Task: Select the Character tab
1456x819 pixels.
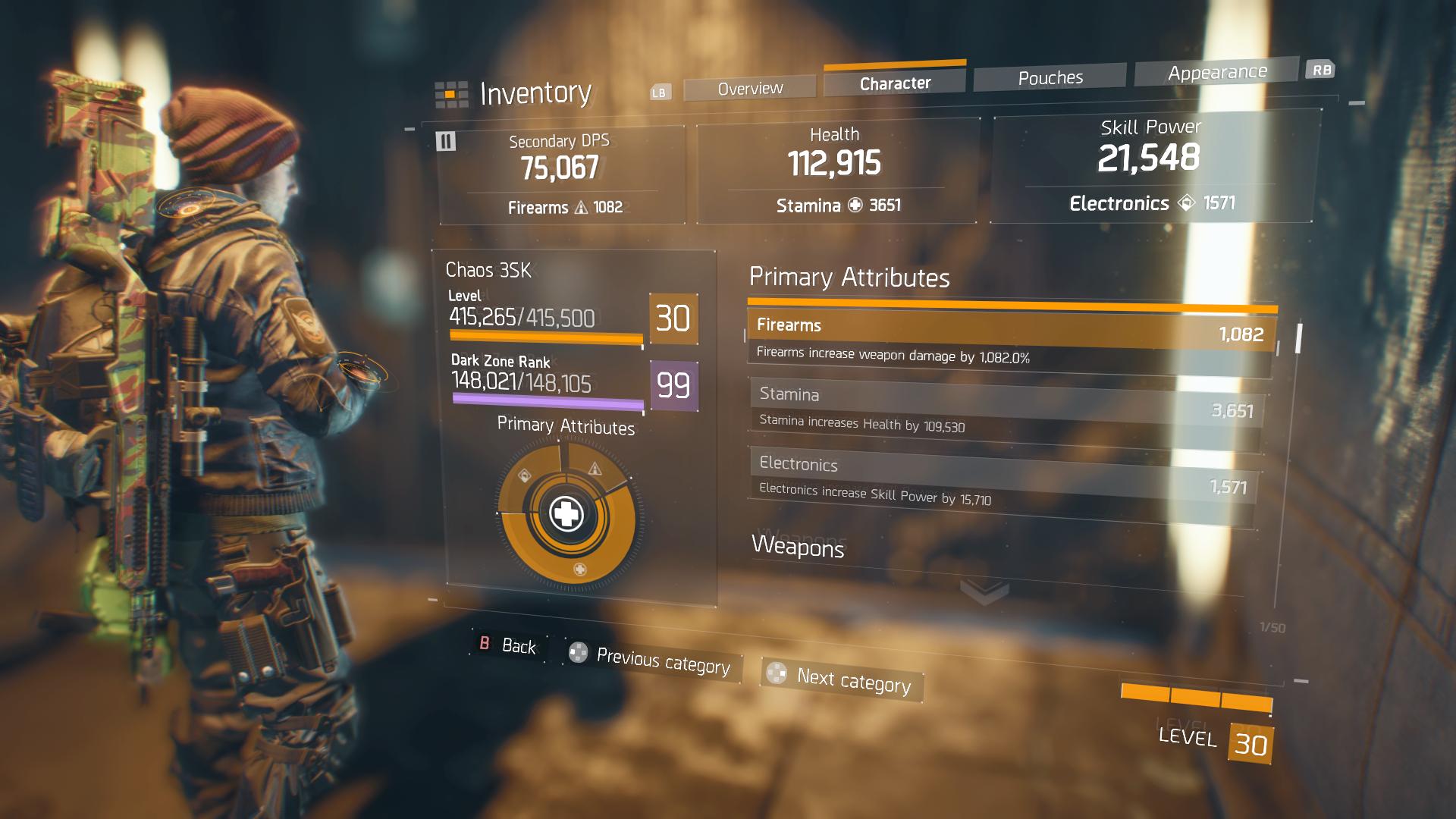Action: pyautogui.click(x=895, y=83)
